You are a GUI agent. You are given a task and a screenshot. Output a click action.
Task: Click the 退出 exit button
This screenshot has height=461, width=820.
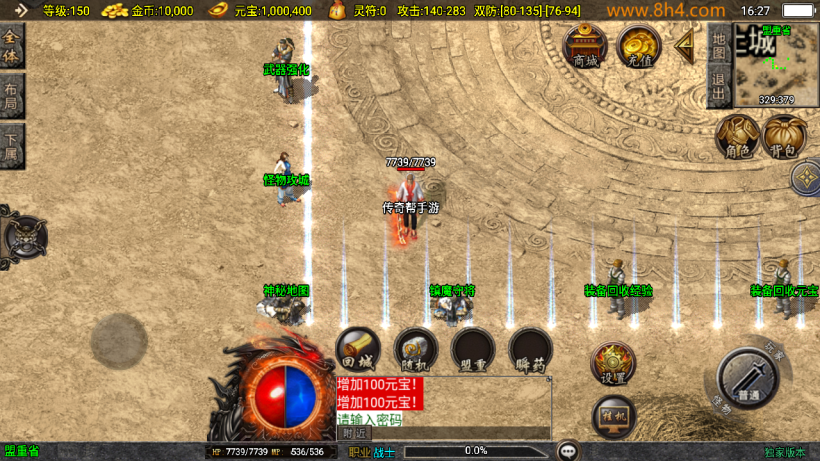[x=718, y=88]
